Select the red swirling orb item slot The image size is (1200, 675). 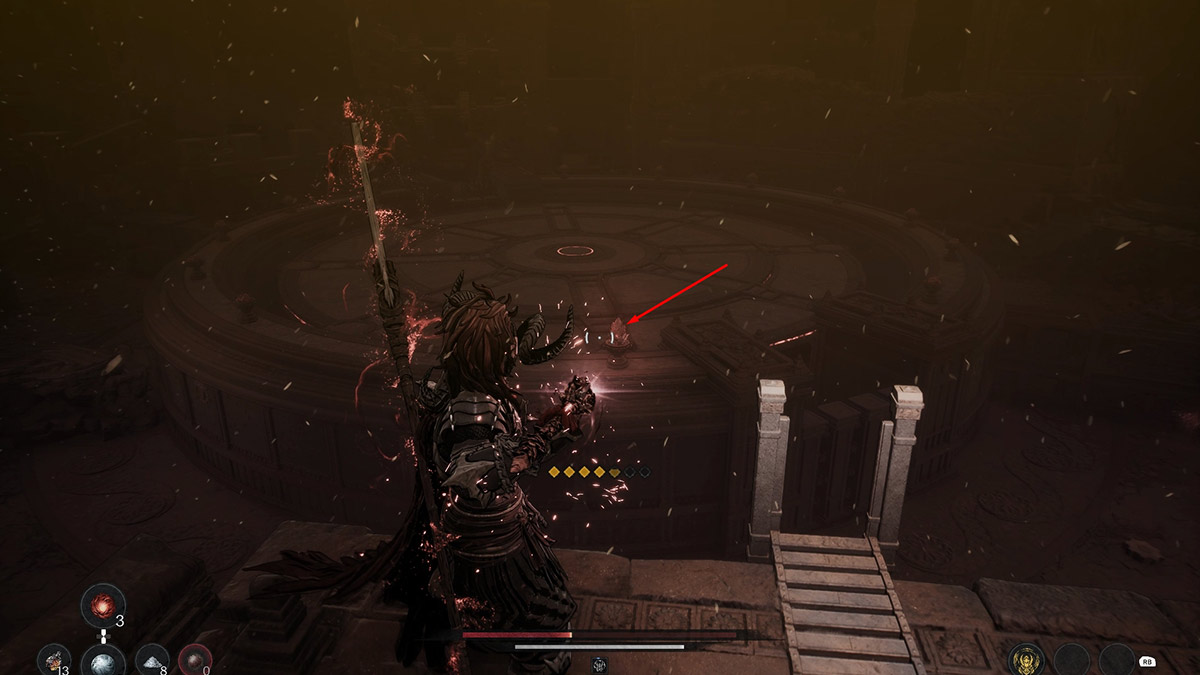103,605
